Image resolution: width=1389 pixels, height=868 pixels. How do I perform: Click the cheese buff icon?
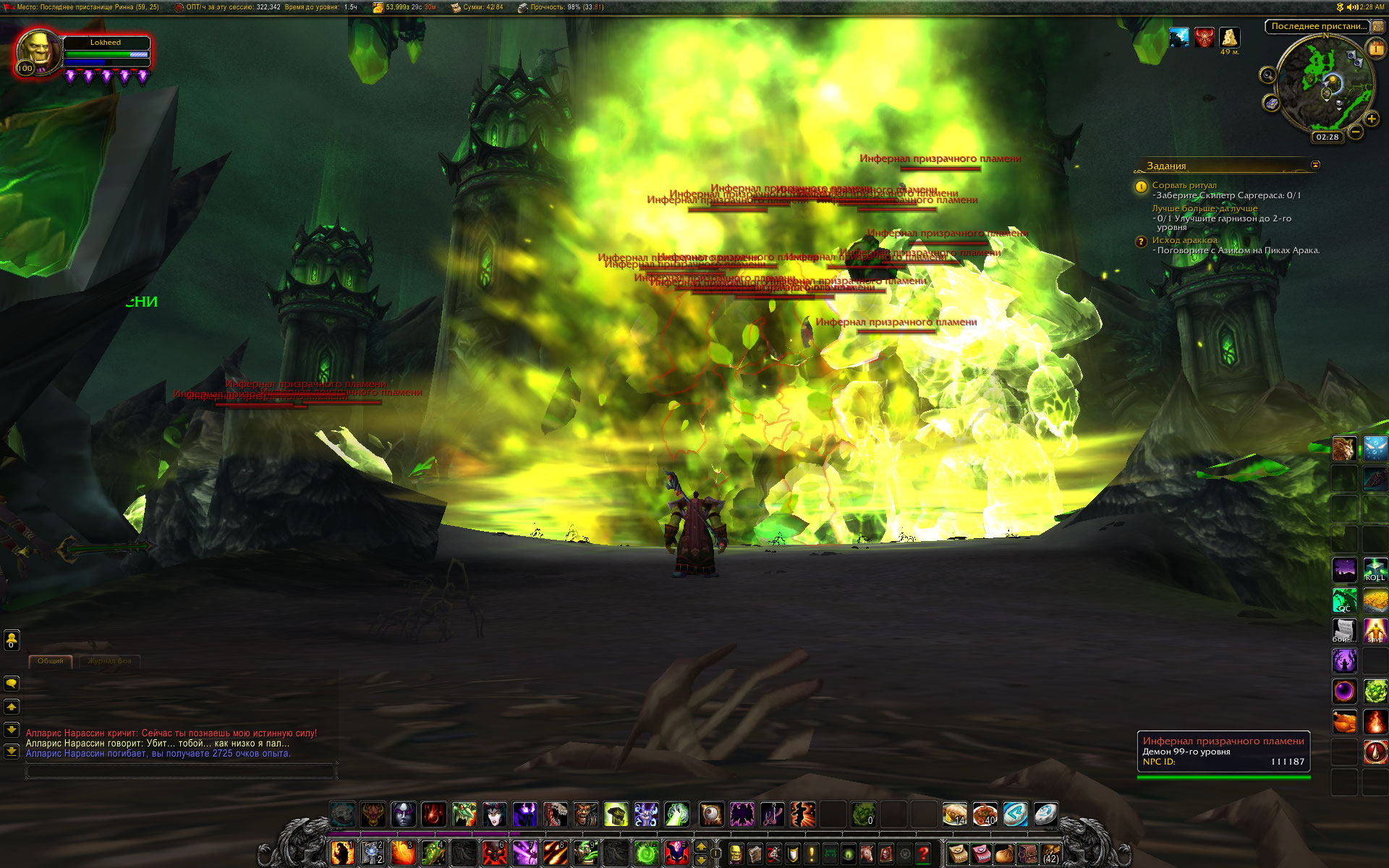tap(1229, 37)
